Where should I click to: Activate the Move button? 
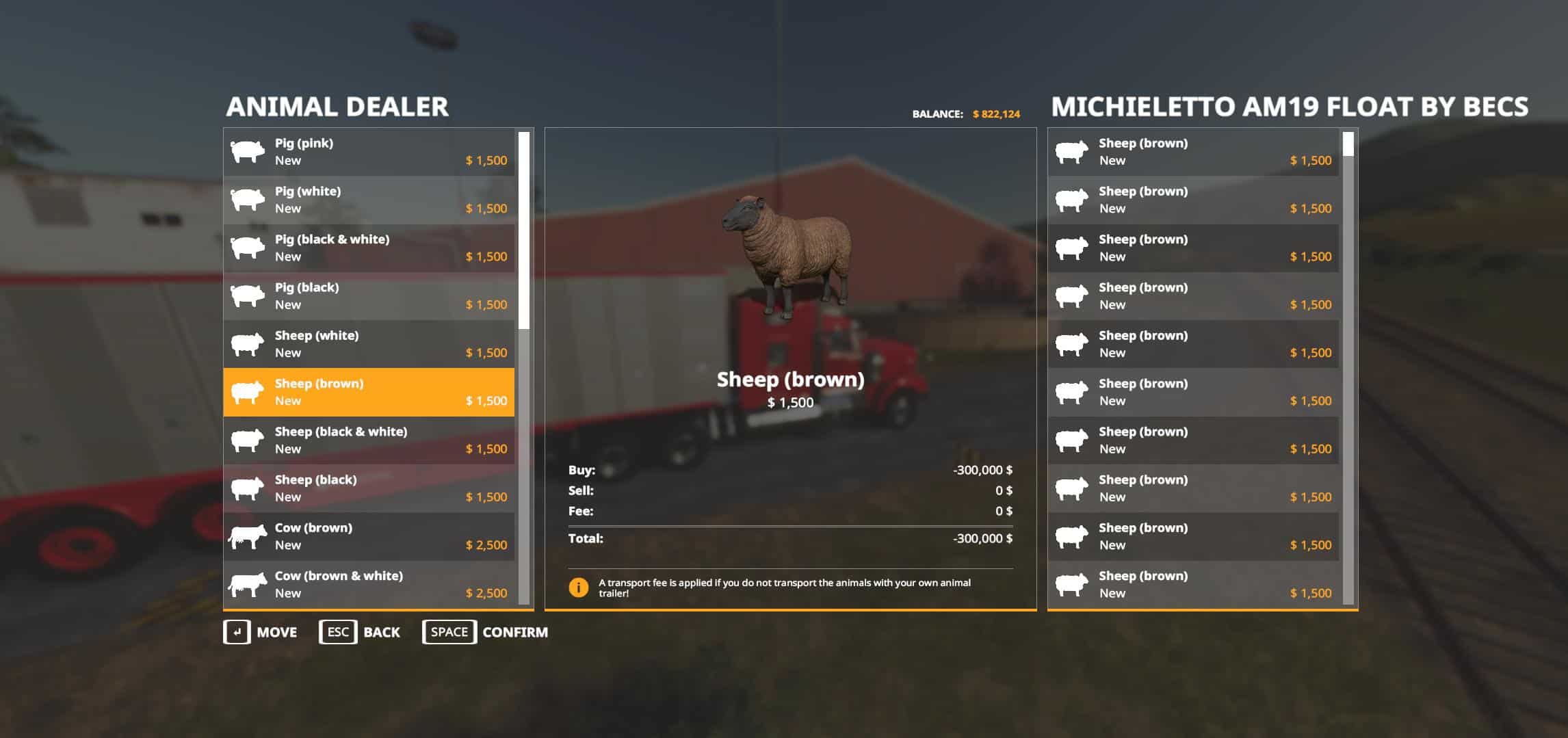261,632
